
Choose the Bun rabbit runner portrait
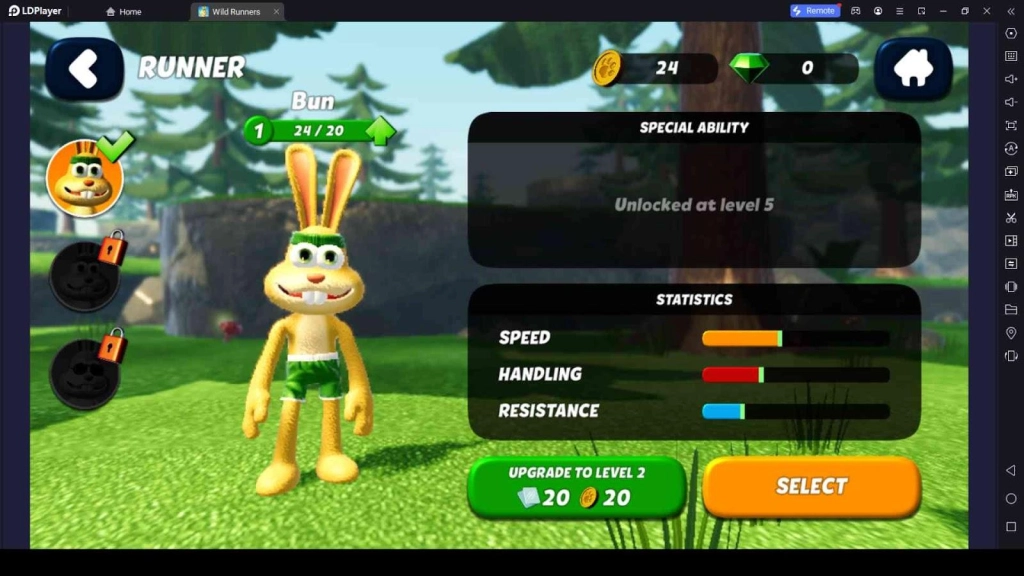click(85, 179)
